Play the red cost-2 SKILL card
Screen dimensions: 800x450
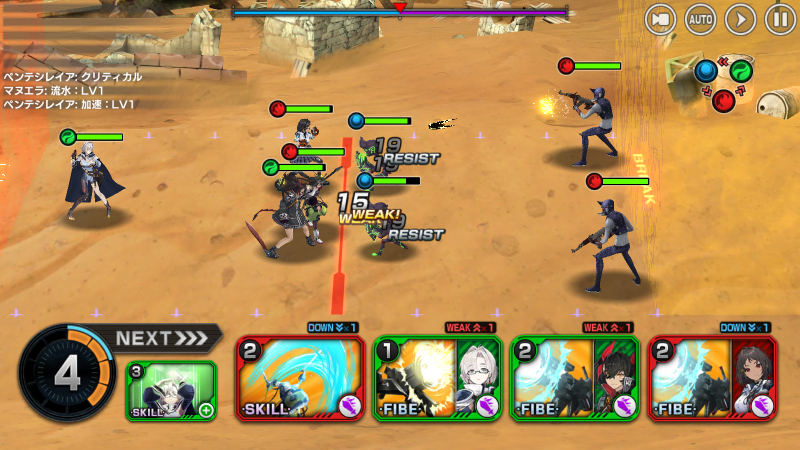[300, 379]
